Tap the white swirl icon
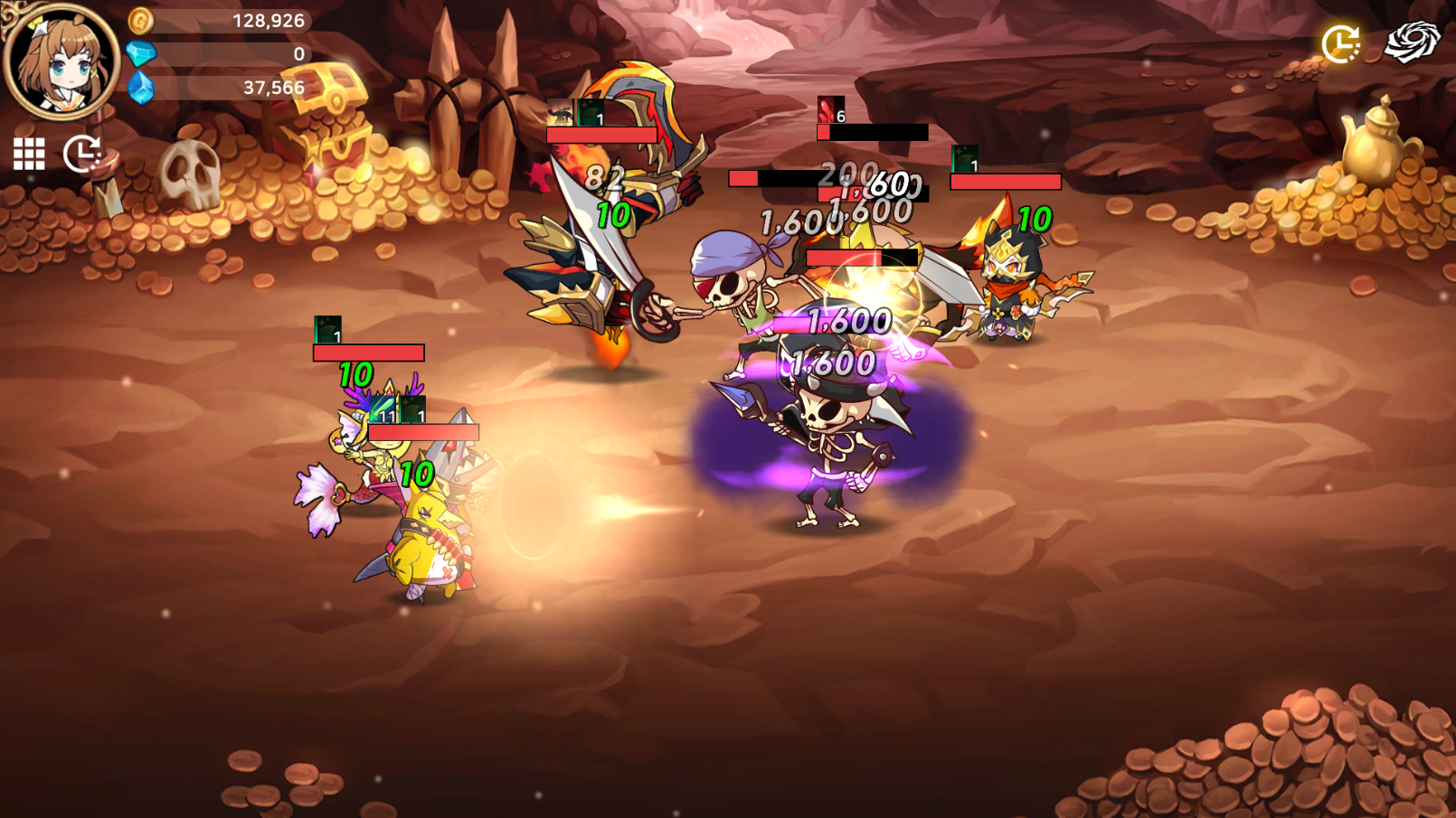This screenshot has height=818, width=1456. (1412, 42)
